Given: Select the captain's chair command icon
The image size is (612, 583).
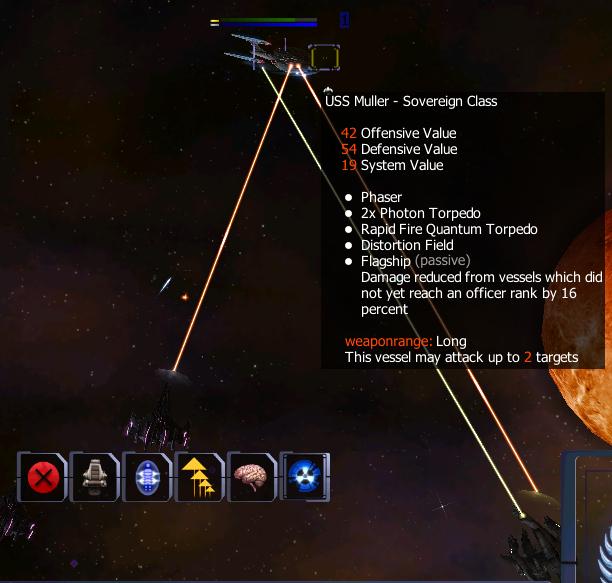Looking at the screenshot, I should pos(94,477).
